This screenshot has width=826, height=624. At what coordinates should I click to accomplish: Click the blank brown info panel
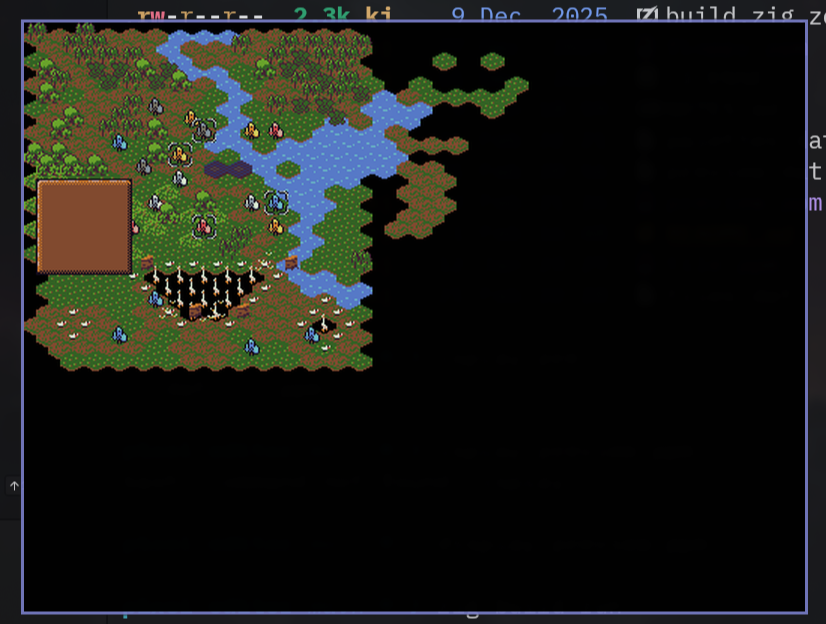(84, 226)
